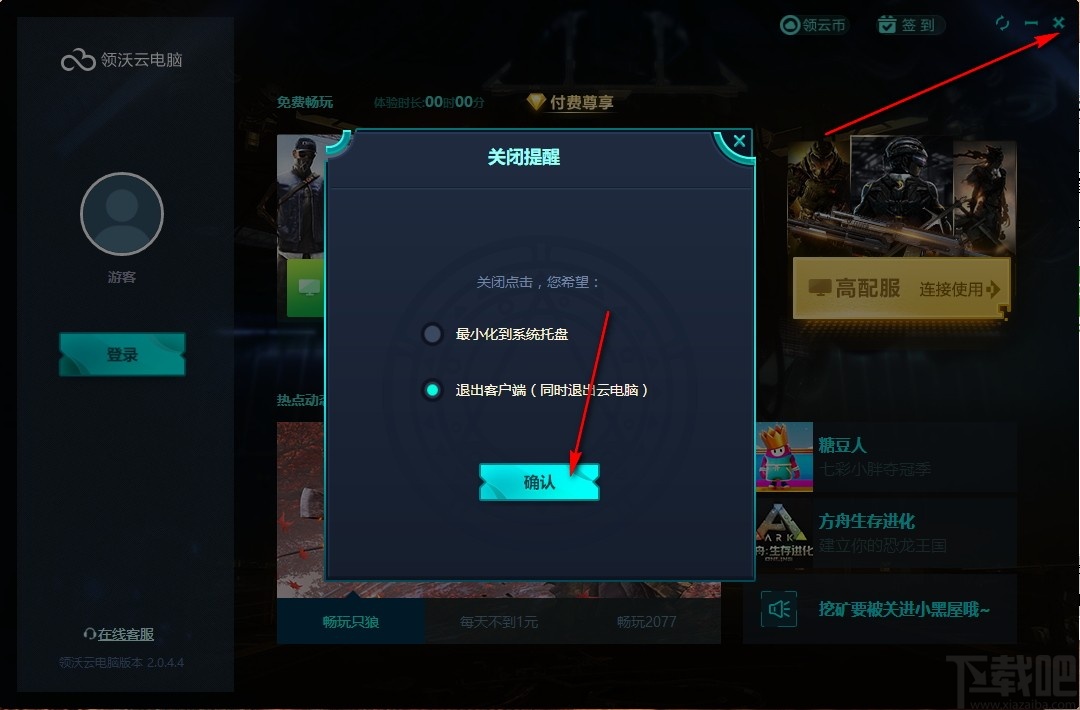Close the 关闭提醒 dialog
The height and width of the screenshot is (710, 1080).
739,142
